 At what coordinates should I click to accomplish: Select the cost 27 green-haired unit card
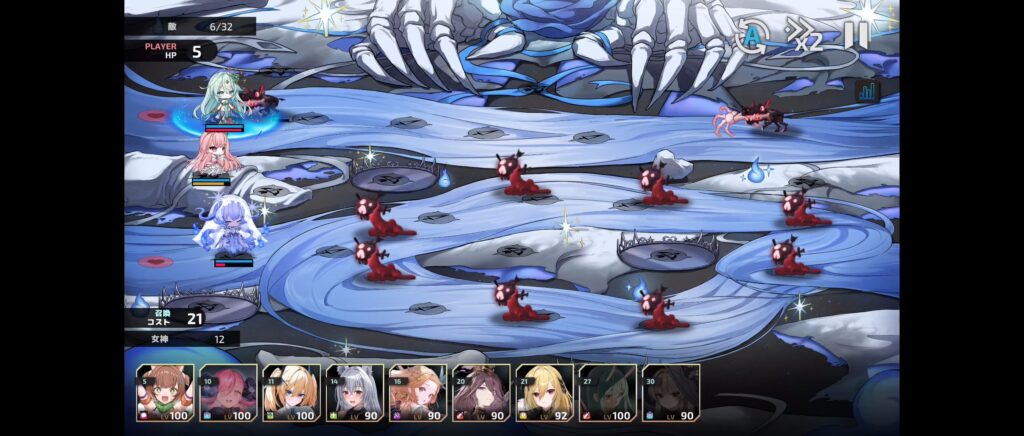tap(607, 392)
